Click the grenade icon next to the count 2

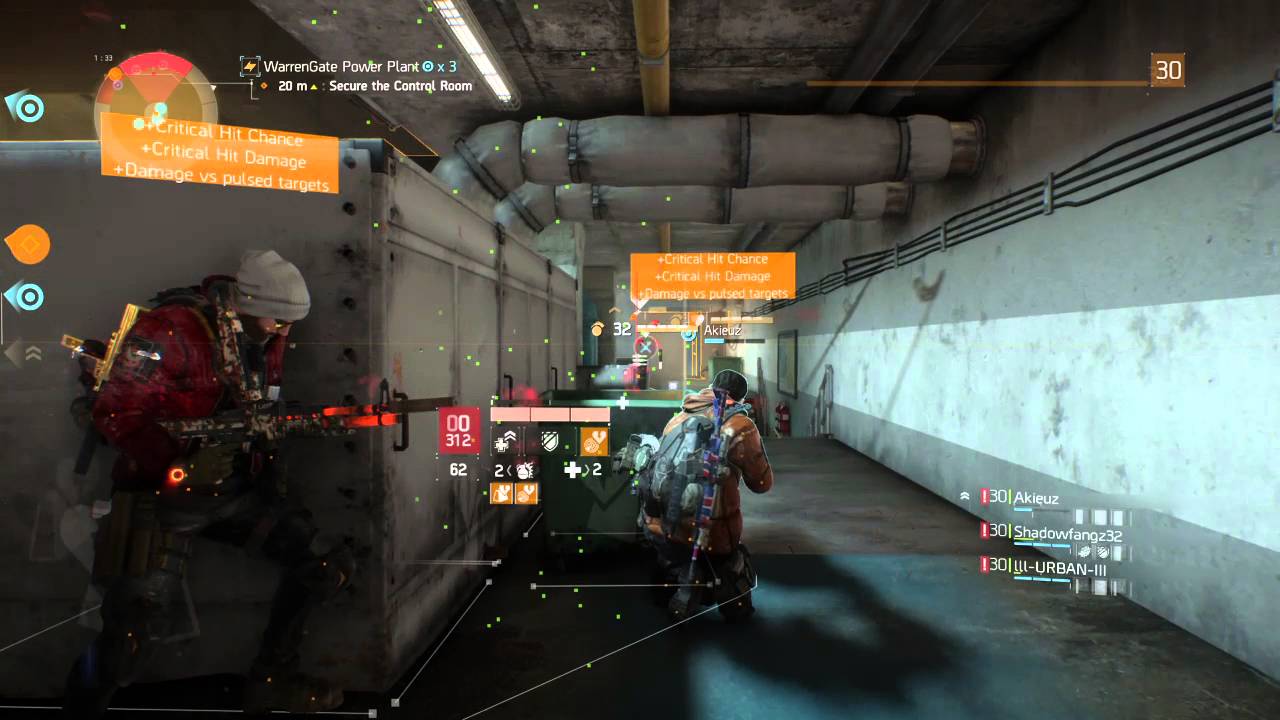523,470
